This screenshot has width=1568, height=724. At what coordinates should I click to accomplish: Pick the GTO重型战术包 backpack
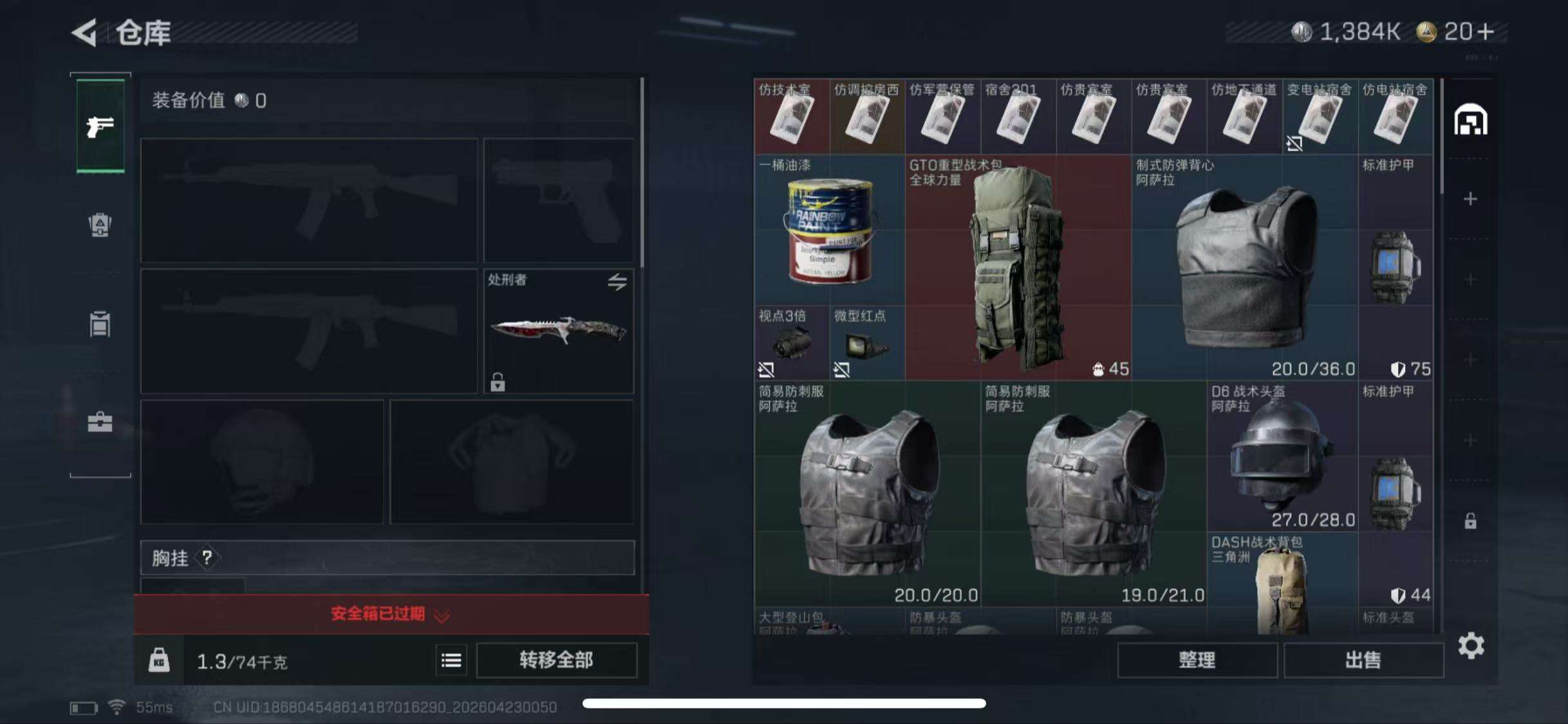coord(1018,267)
